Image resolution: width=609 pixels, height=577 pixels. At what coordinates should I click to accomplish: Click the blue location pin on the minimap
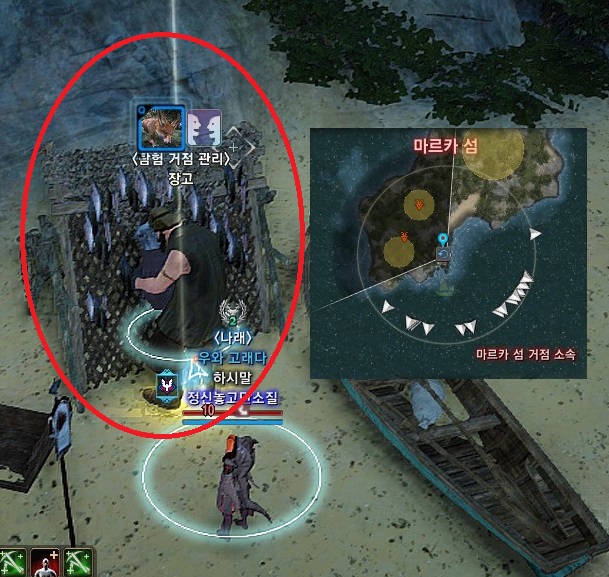pos(442,239)
